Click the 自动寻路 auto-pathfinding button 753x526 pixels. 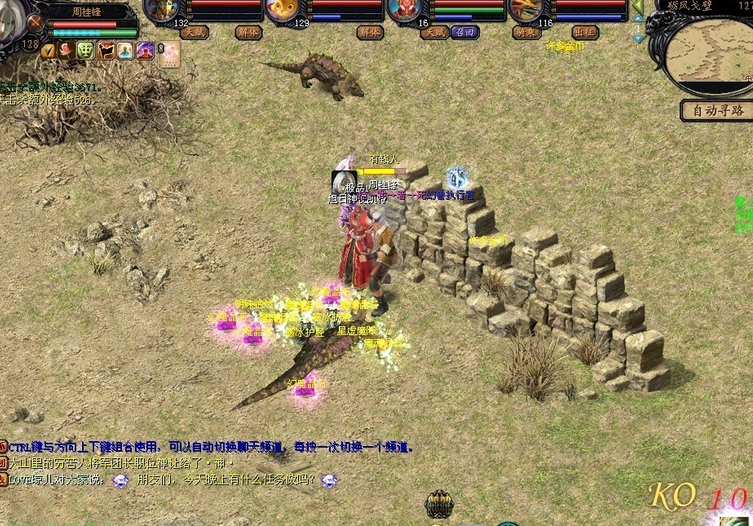point(716,111)
